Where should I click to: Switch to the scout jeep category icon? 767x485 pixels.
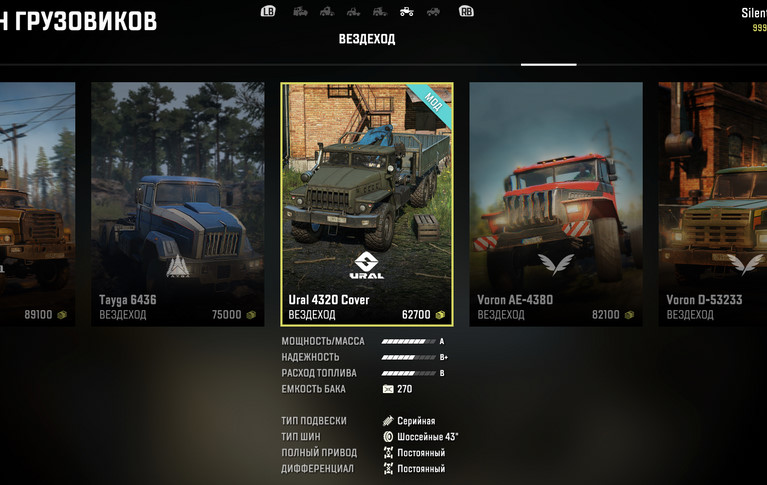click(432, 11)
